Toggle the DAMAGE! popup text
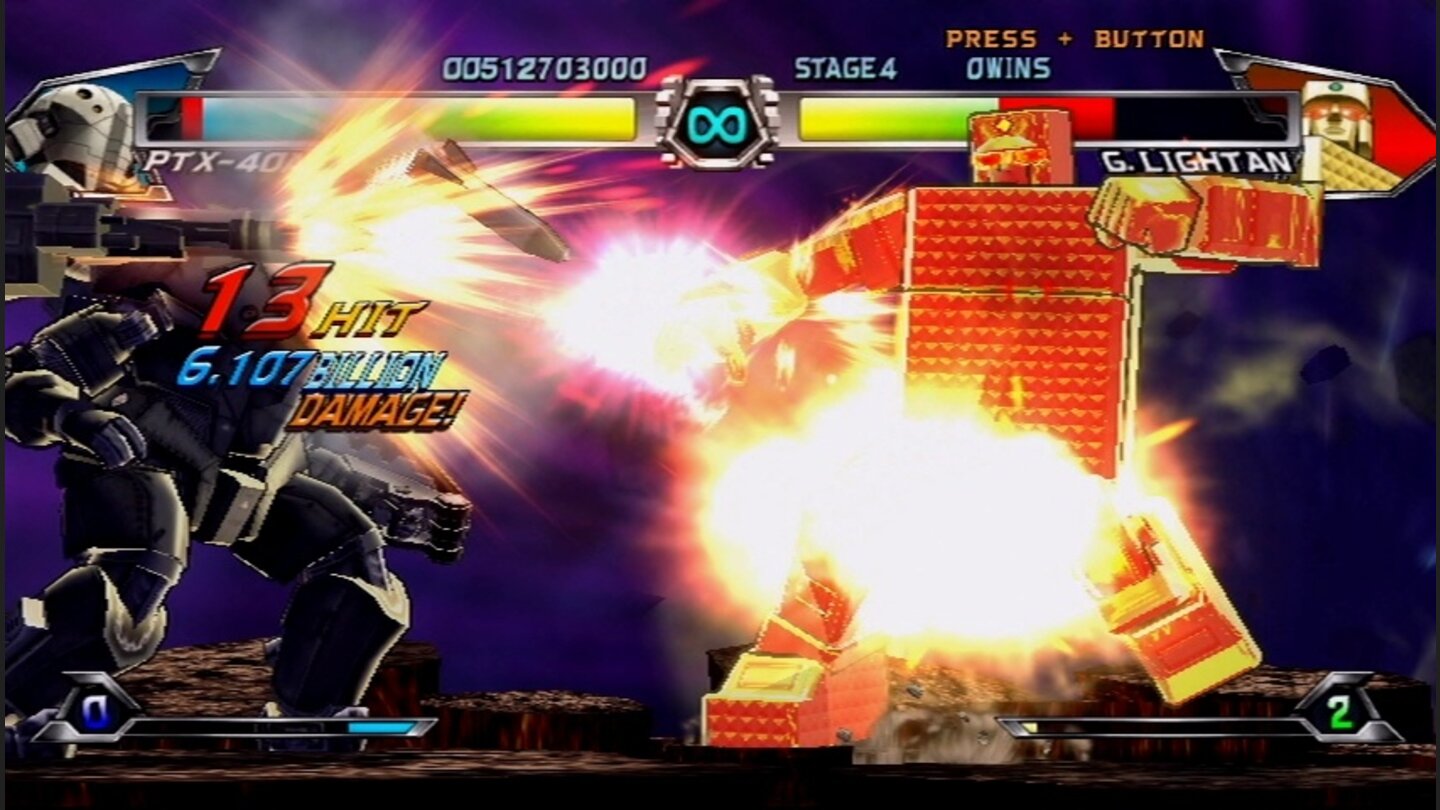The image size is (1440, 810). point(375,410)
